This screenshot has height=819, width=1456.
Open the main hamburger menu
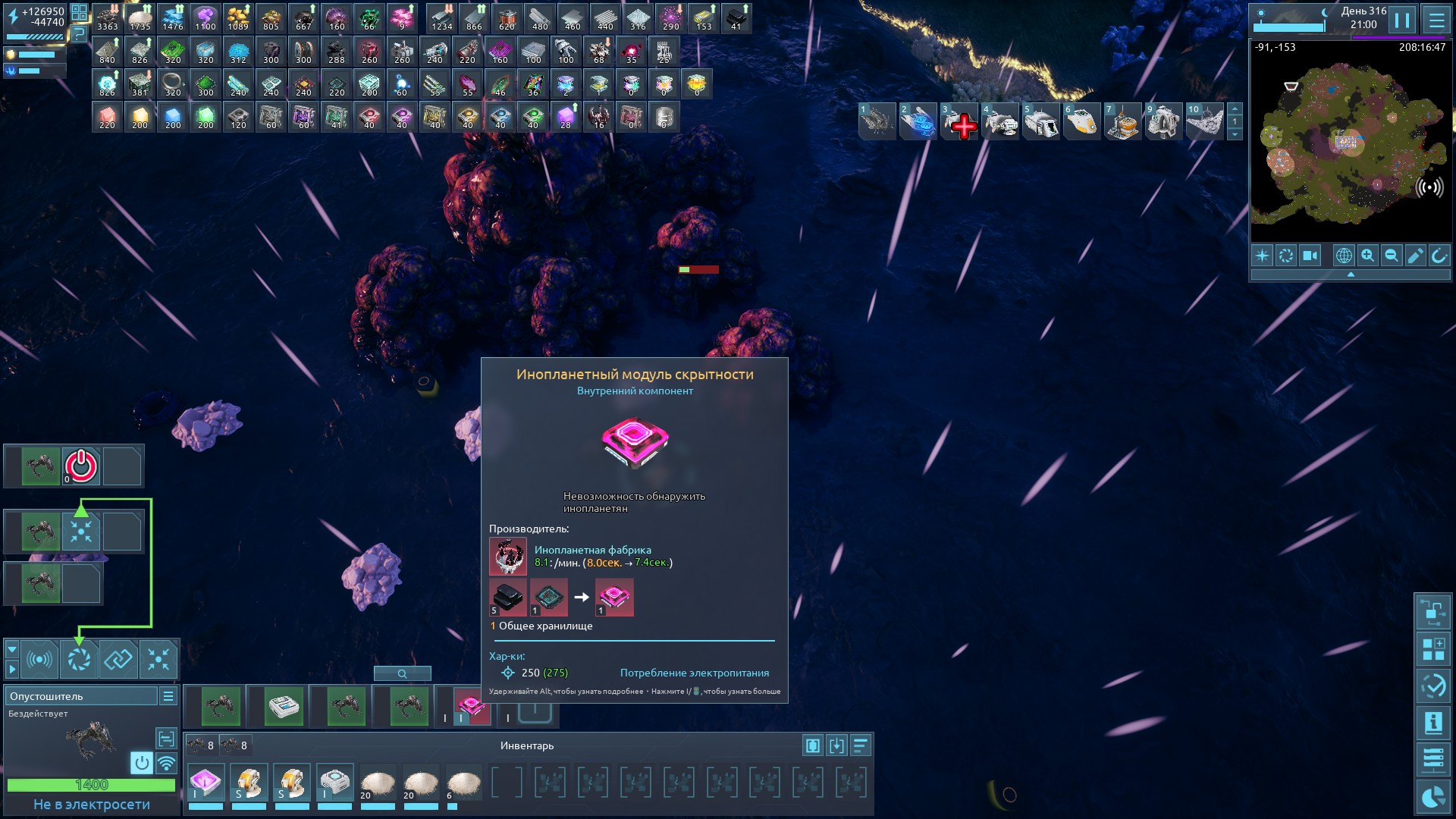coord(1436,20)
